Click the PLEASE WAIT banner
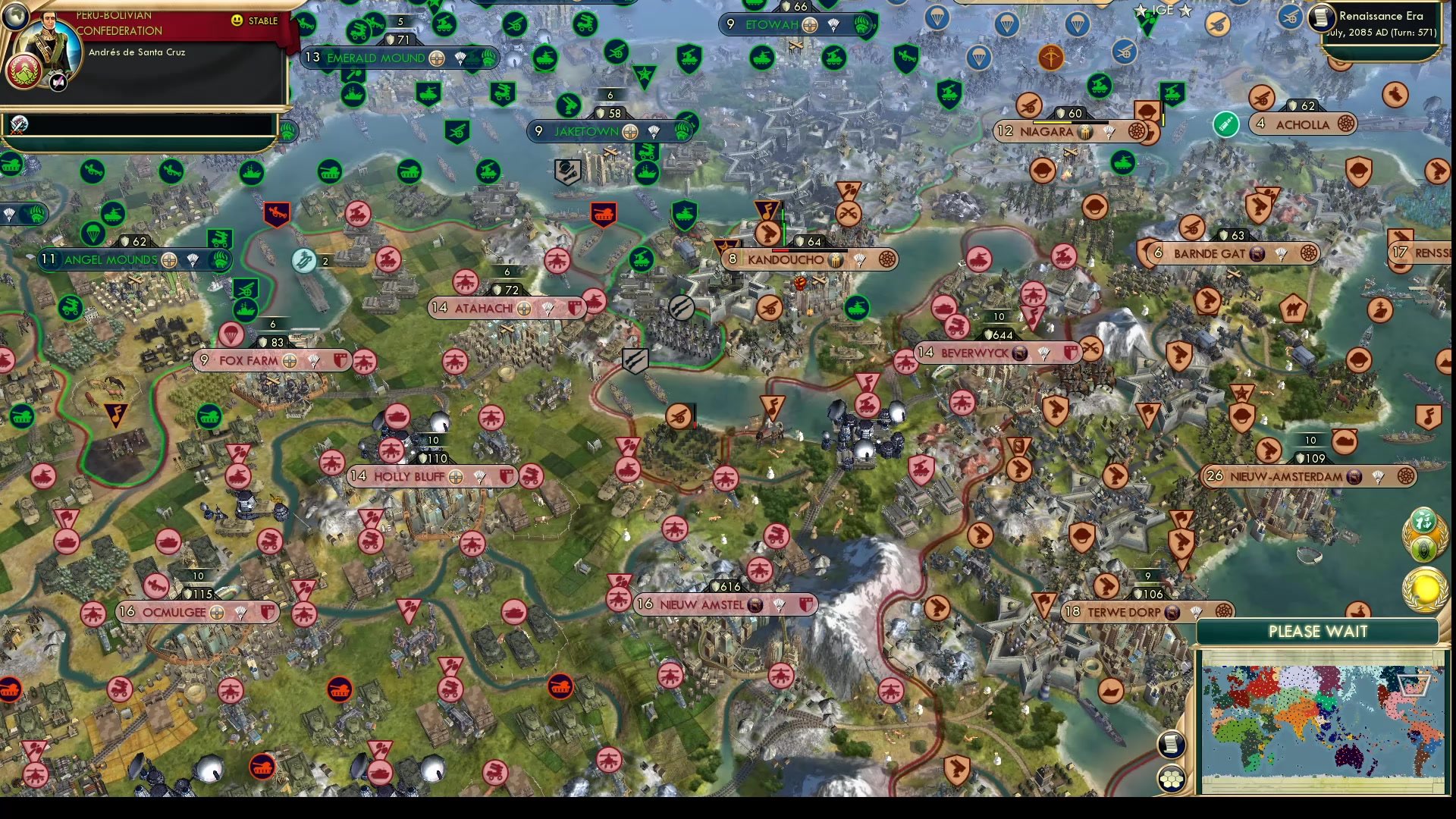1456x819 pixels. click(1318, 631)
